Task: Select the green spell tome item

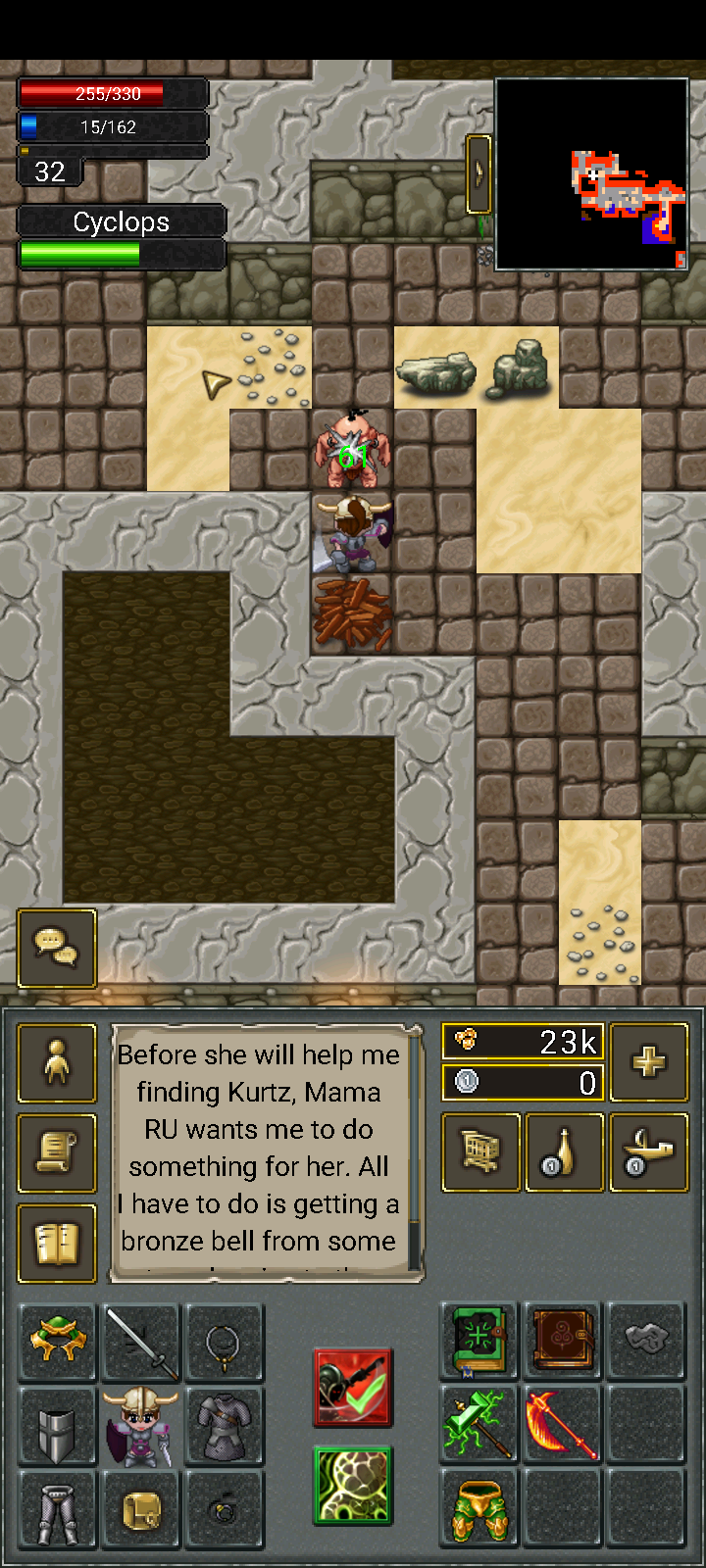Action: (479, 1342)
